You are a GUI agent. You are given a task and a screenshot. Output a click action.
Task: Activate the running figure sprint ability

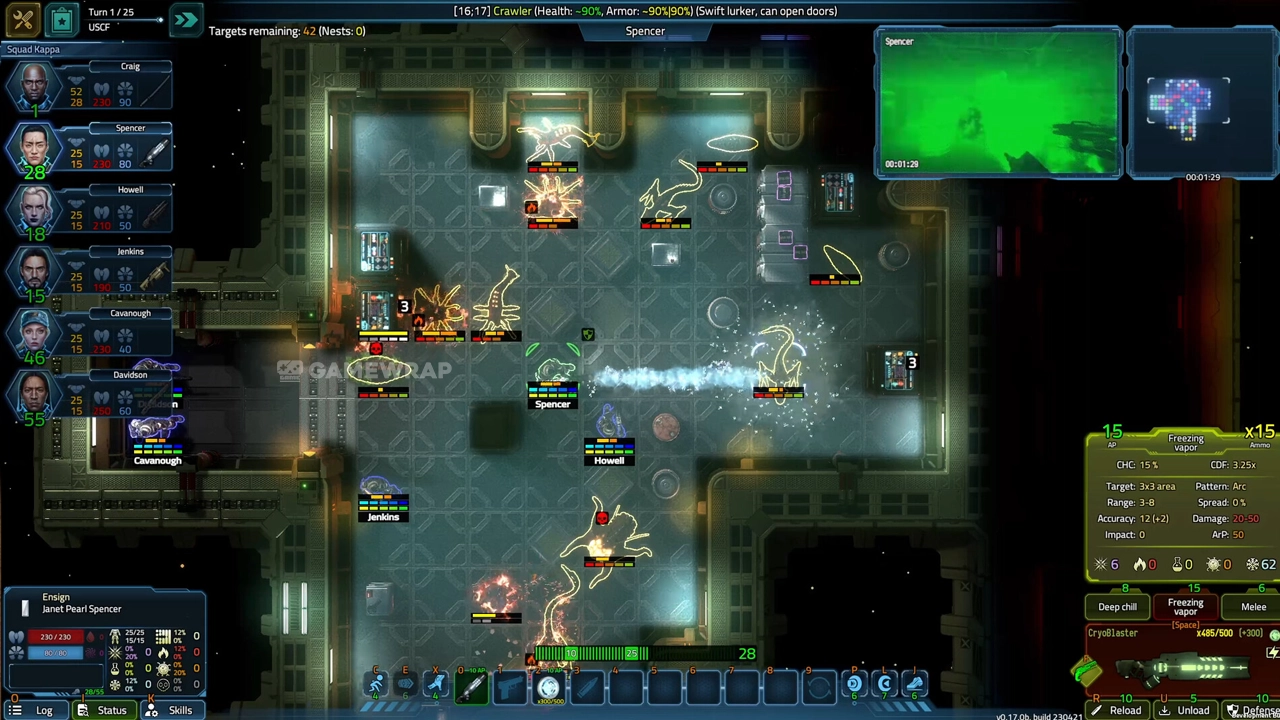click(376, 685)
